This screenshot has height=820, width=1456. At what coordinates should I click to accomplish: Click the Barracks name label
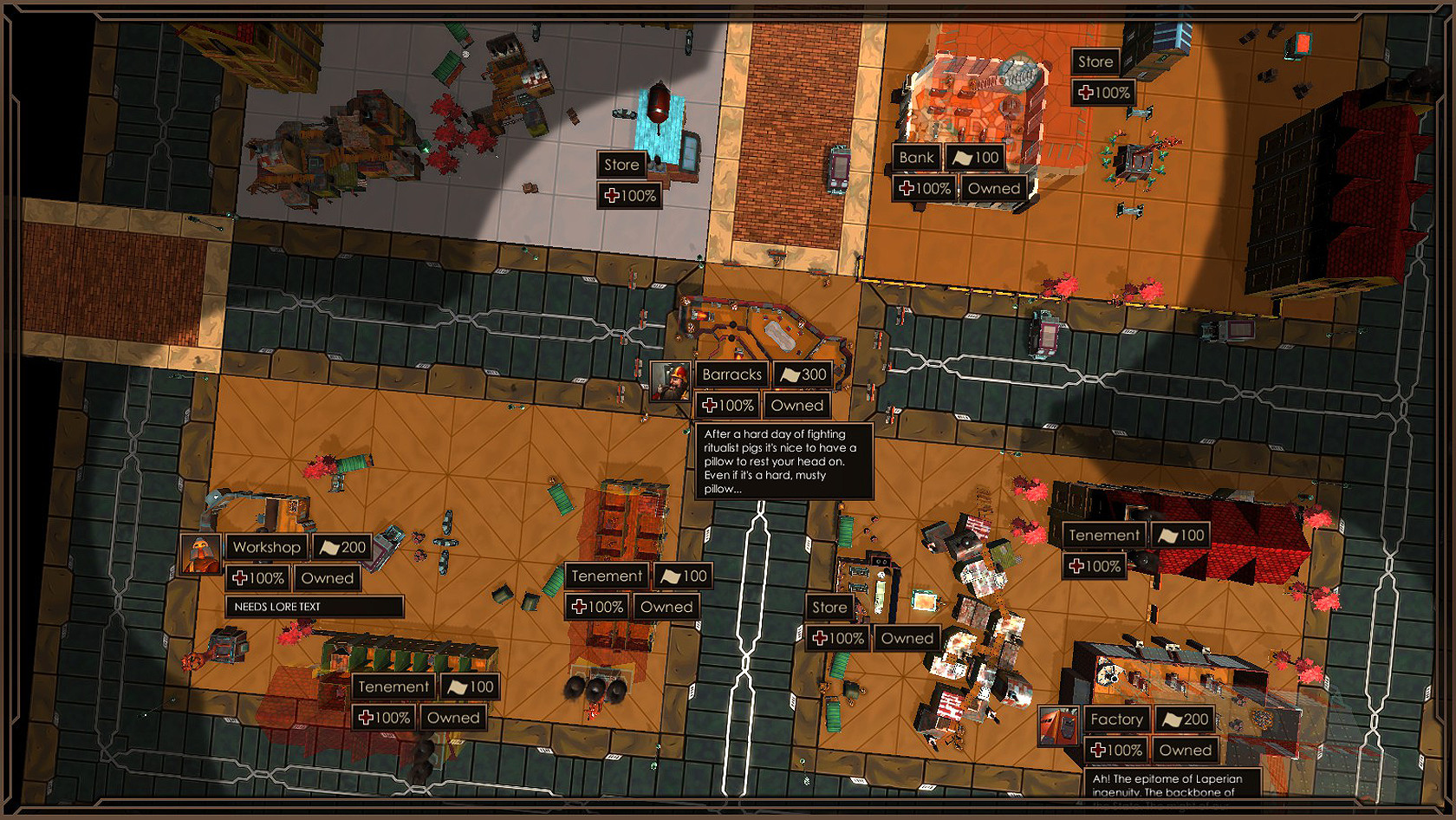[x=732, y=374]
